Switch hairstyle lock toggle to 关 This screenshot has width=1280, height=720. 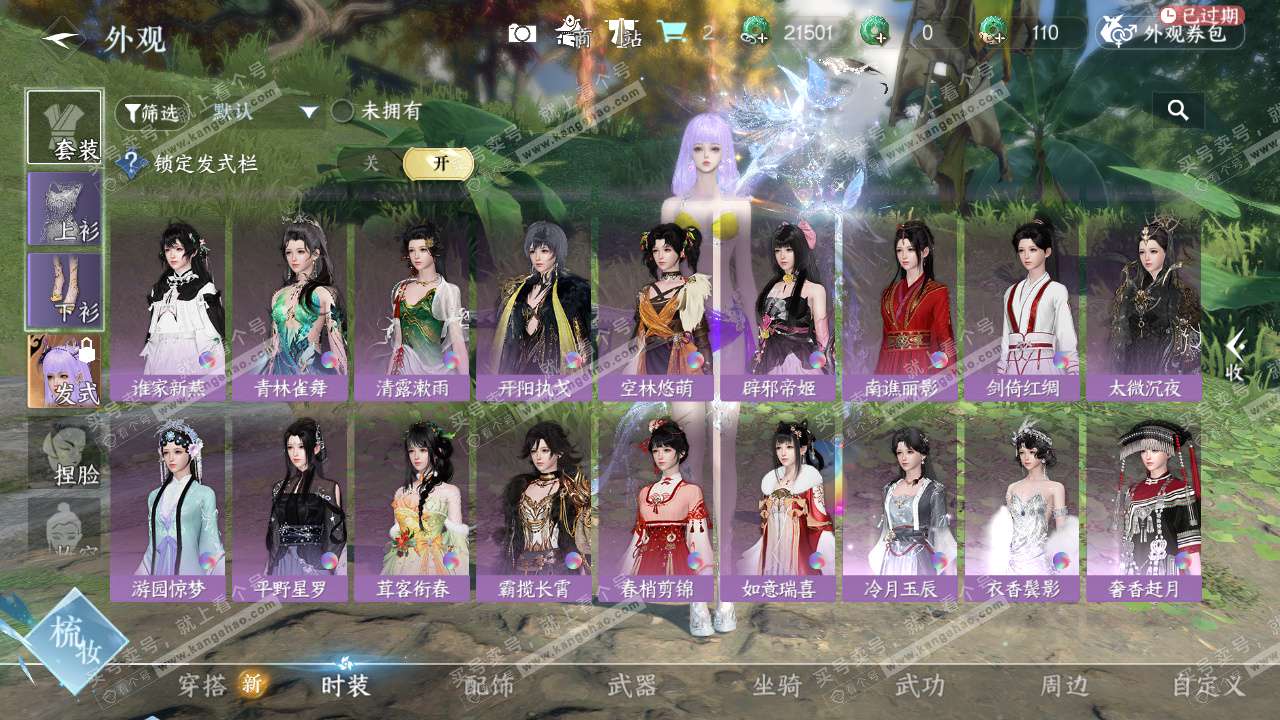(x=371, y=163)
